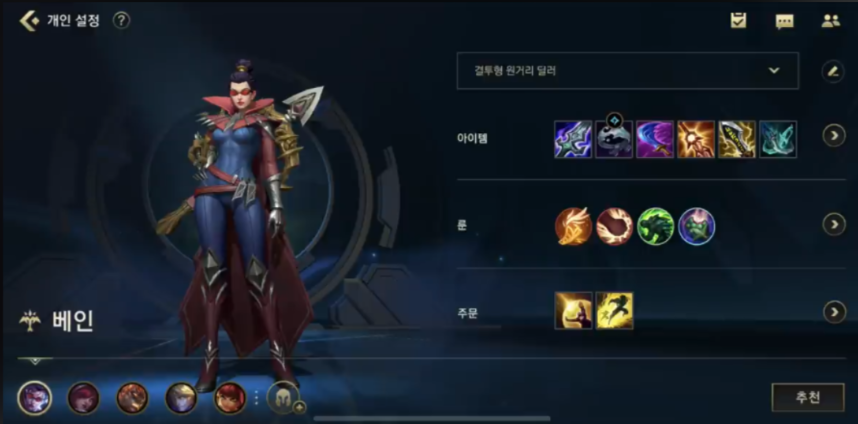Open the friends list icon
This screenshot has width=858, height=424.
pyautogui.click(x=830, y=20)
